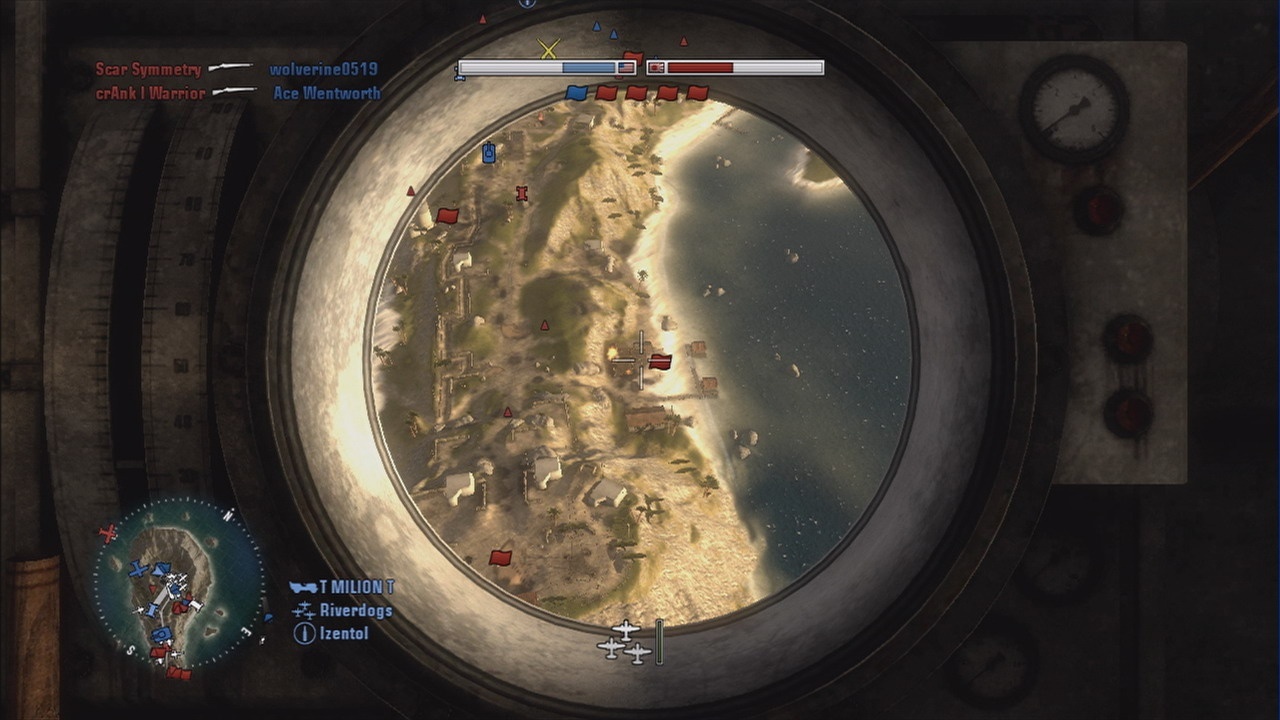Select squad member T MILION T
This screenshot has height=720, width=1280.
click(356, 587)
